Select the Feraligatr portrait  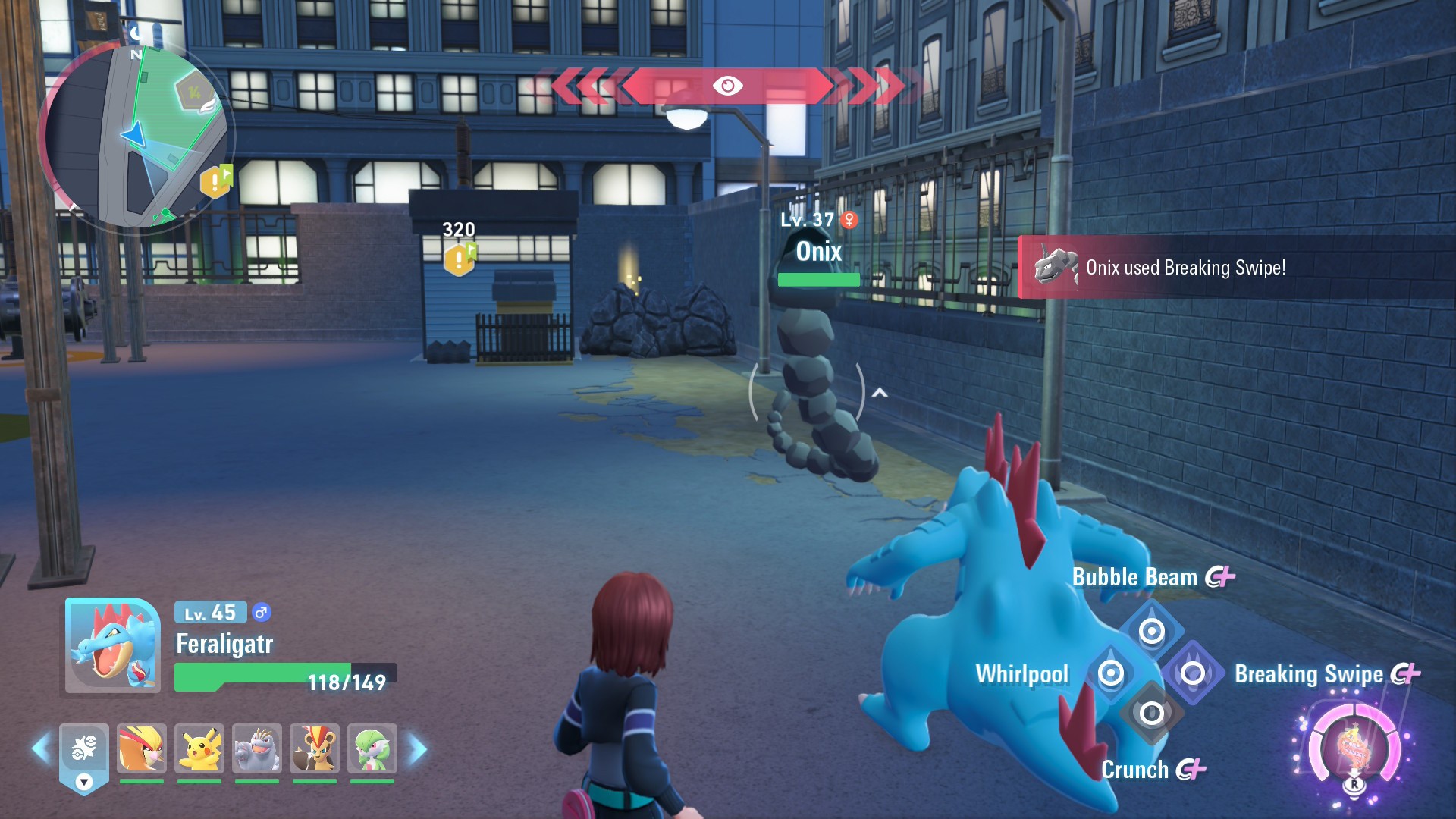113,645
